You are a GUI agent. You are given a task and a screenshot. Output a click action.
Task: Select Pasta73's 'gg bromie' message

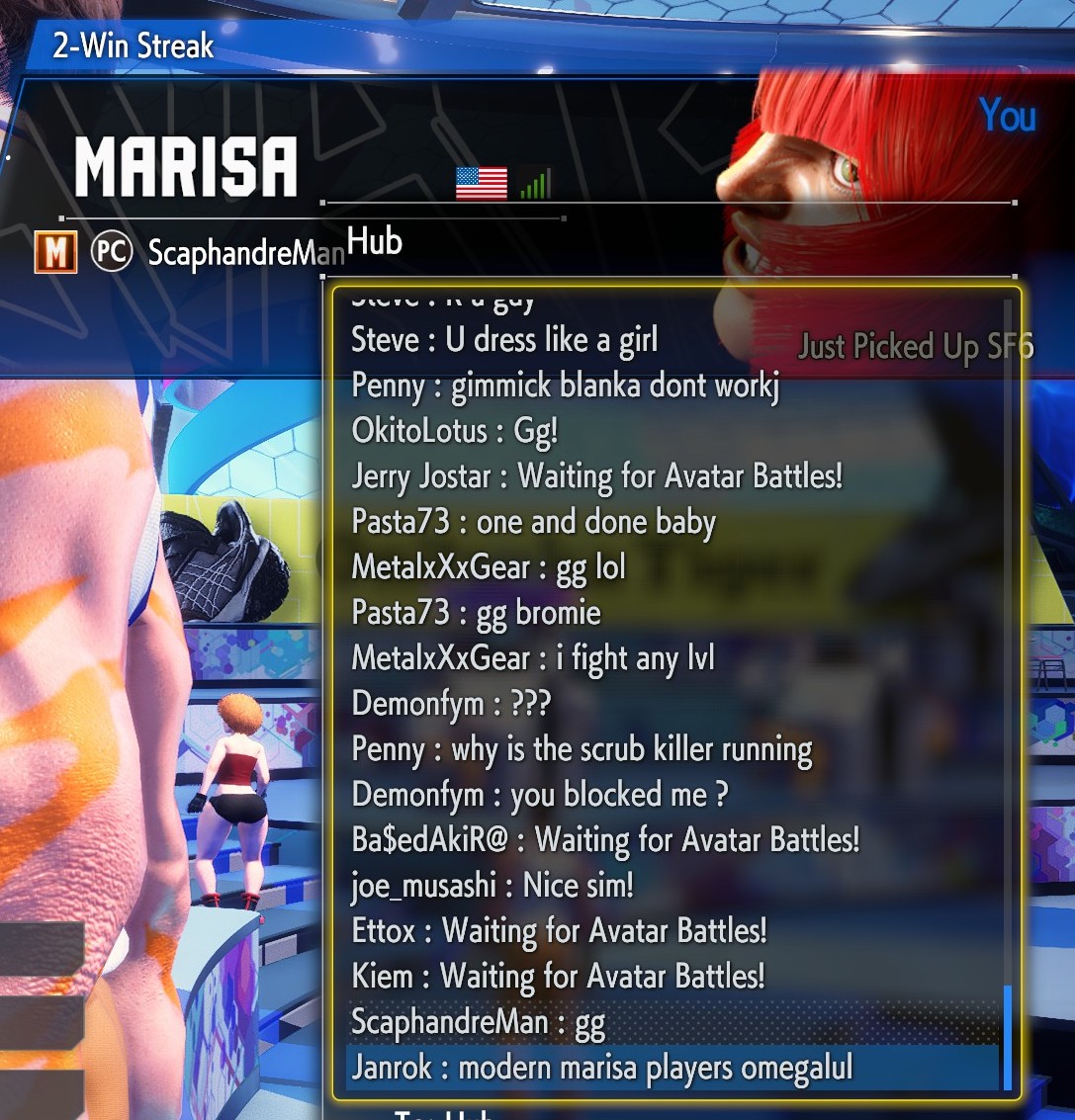[x=476, y=613]
